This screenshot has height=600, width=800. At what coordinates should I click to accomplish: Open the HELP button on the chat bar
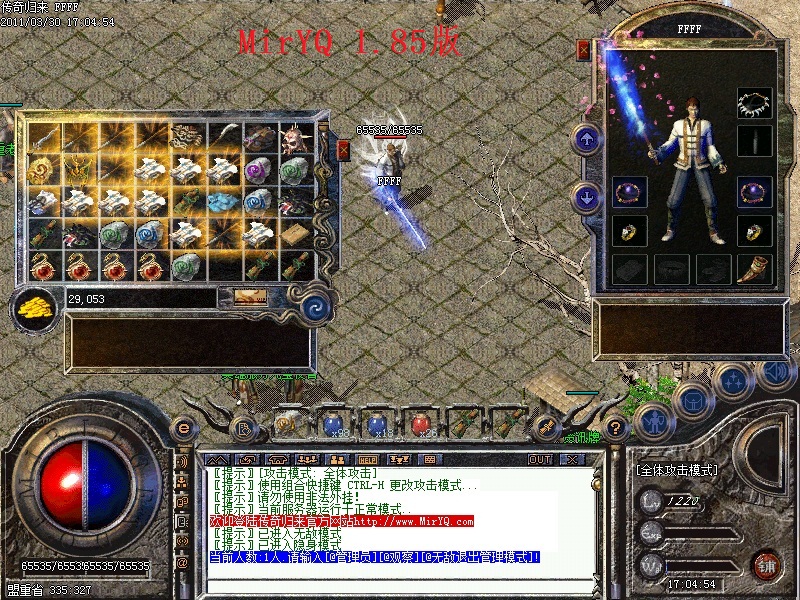click(x=368, y=459)
